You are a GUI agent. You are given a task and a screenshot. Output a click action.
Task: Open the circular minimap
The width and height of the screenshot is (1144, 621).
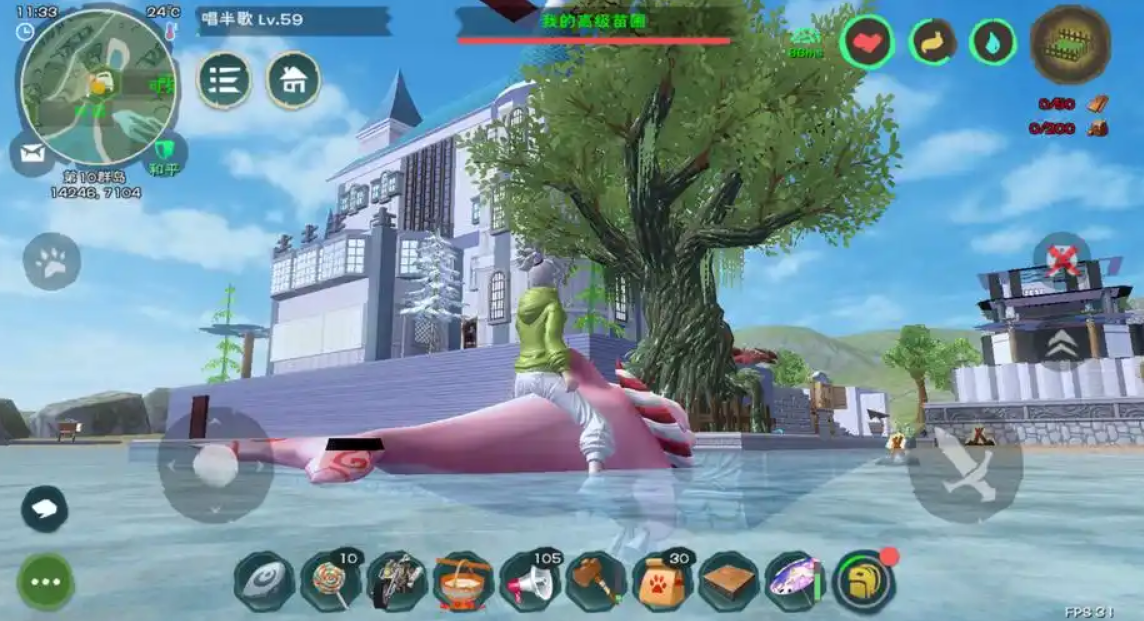(98, 88)
